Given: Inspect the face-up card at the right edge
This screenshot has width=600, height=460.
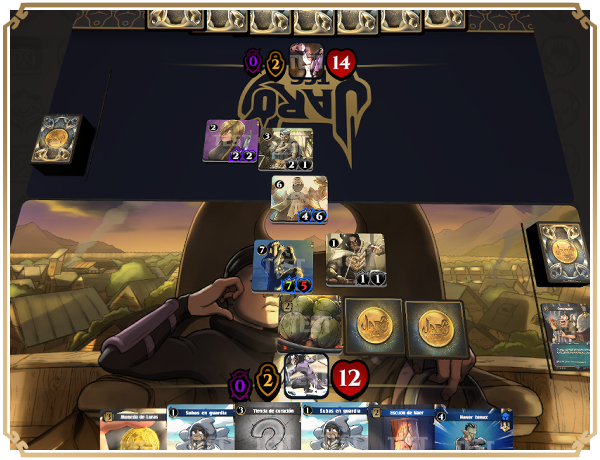Looking at the screenshot, I should 567,332.
